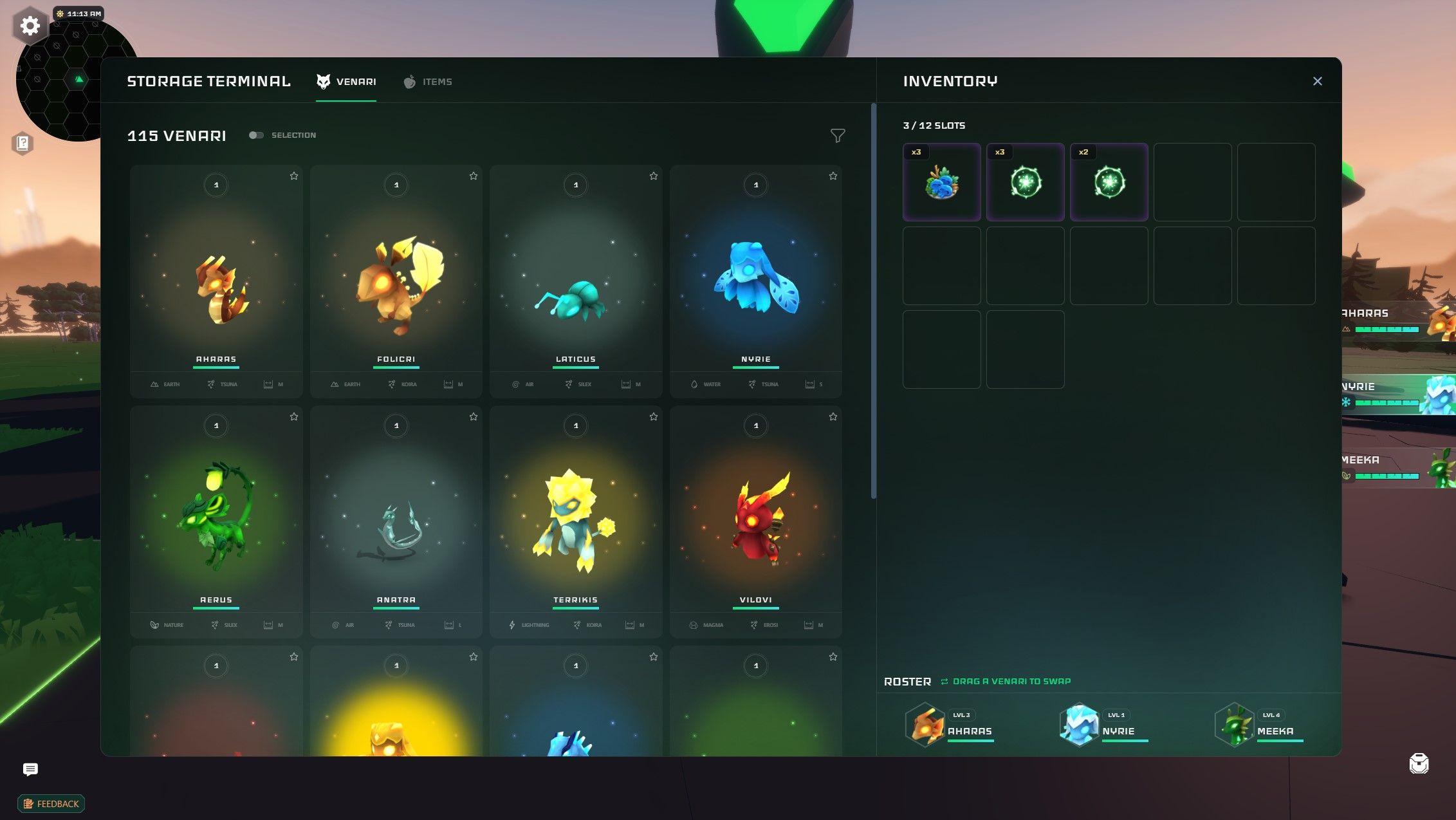Switch to the Items tab
The image size is (1456, 820).
428,82
